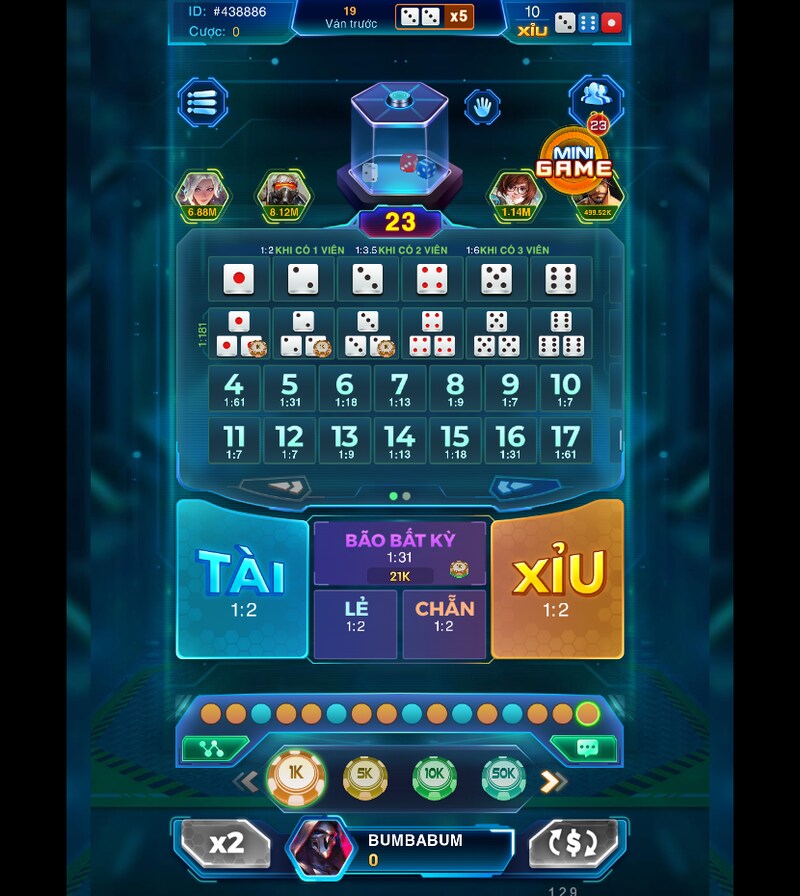
Task: Open the chat speech bubble
Action: click(x=587, y=748)
